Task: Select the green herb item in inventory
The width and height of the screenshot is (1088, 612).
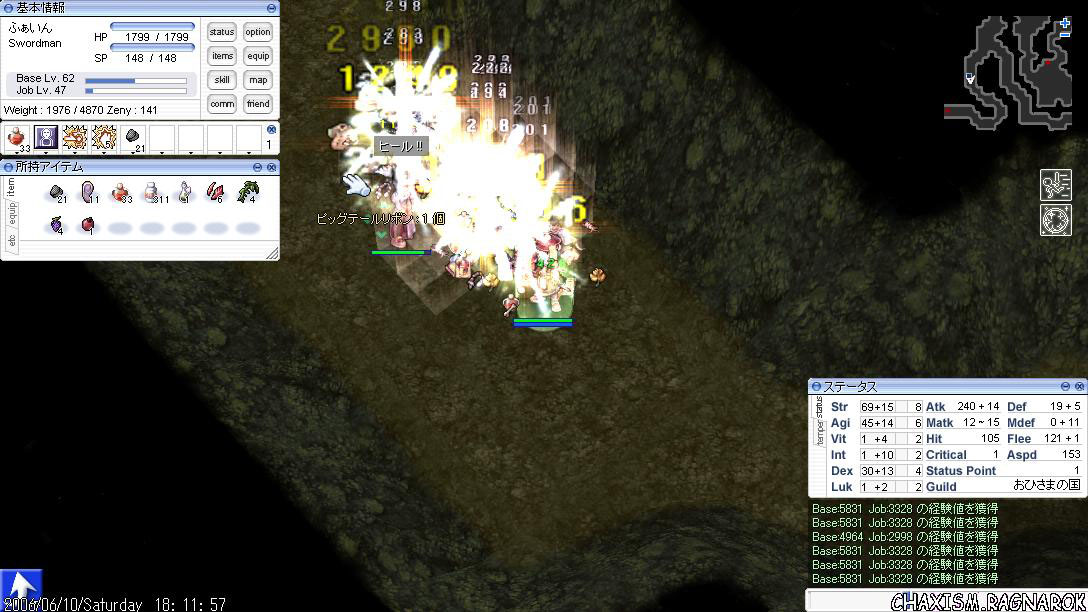Action: tap(247, 191)
